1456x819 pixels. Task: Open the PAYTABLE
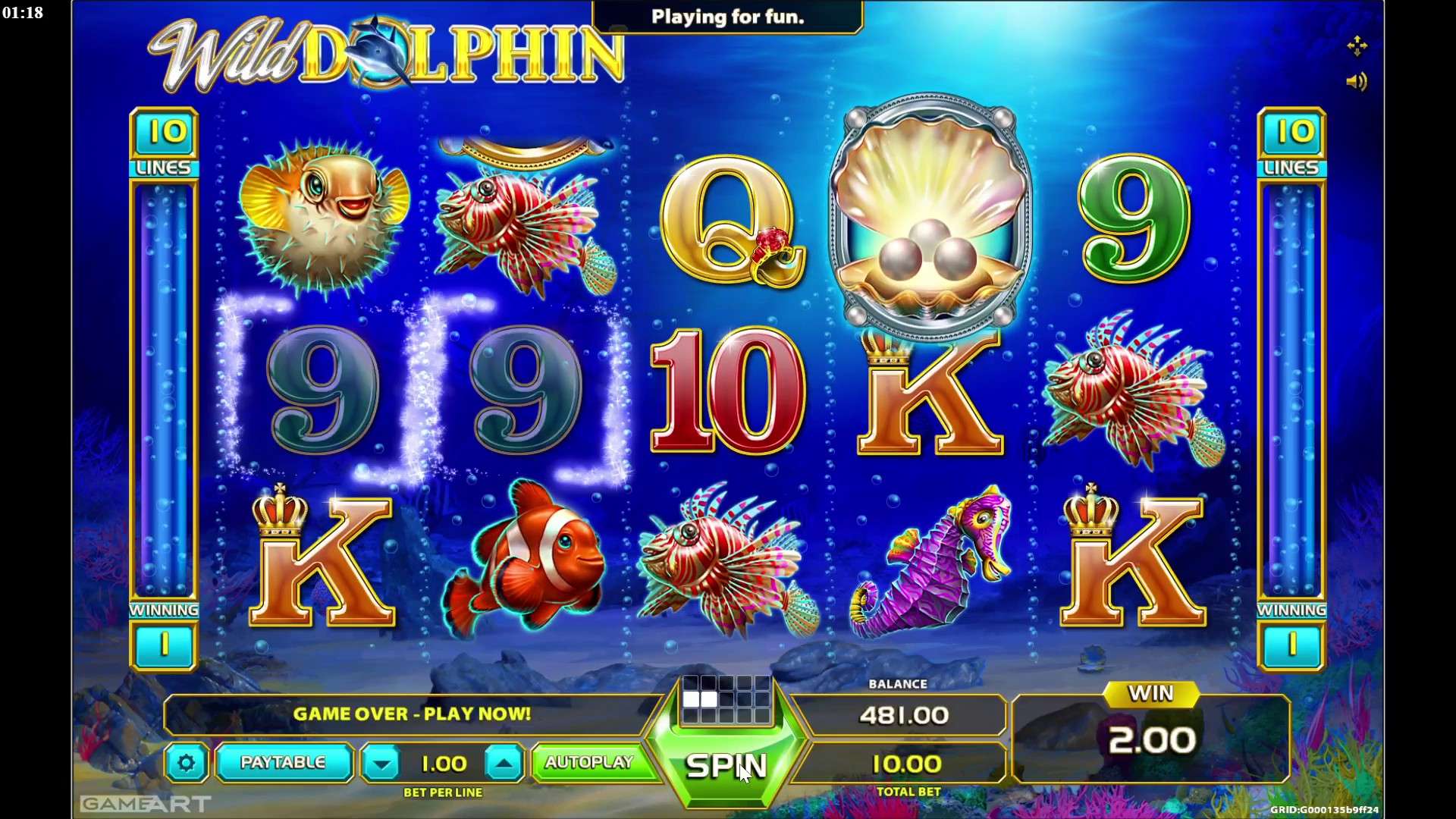283,763
